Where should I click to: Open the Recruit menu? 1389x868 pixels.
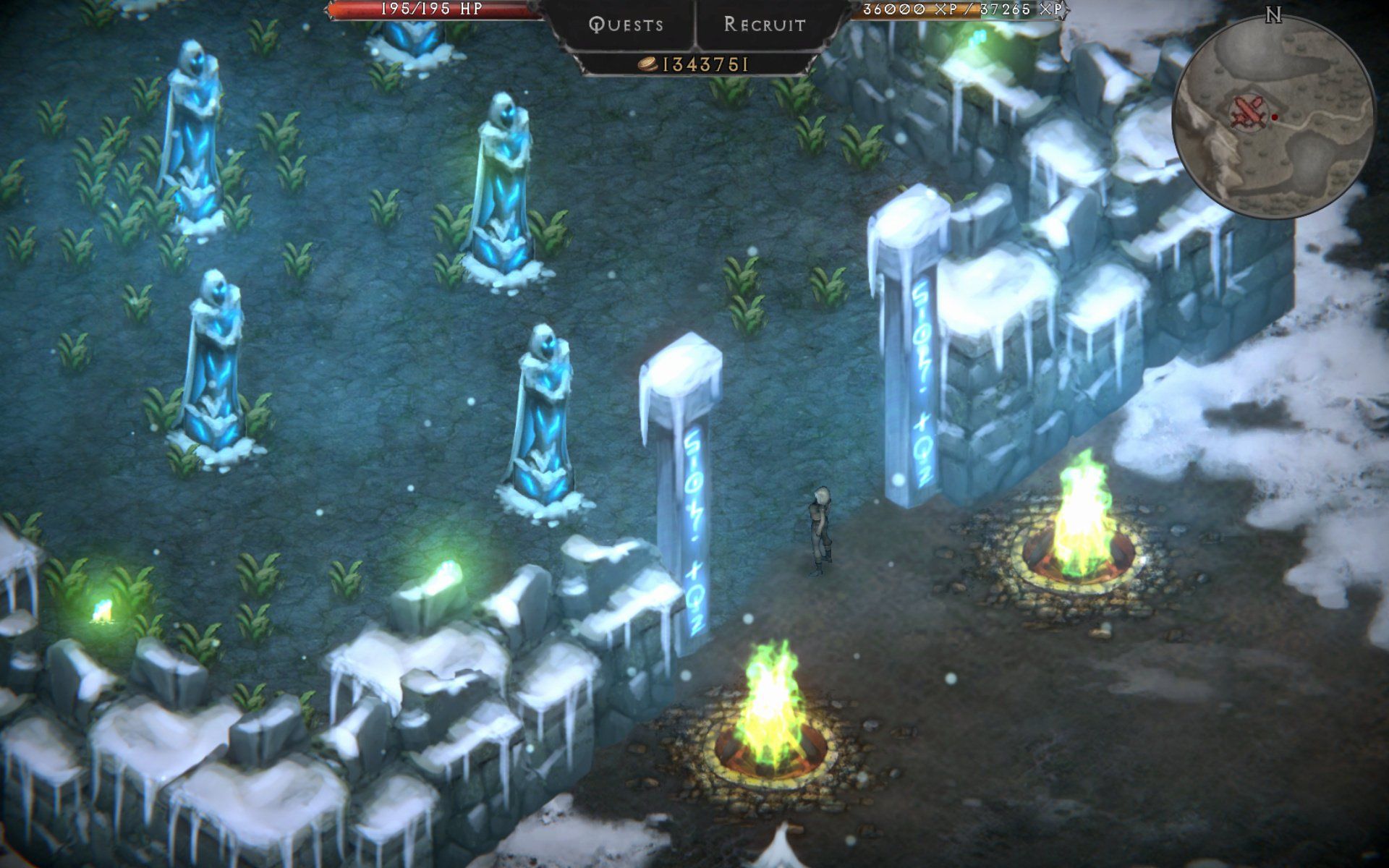tap(765, 25)
